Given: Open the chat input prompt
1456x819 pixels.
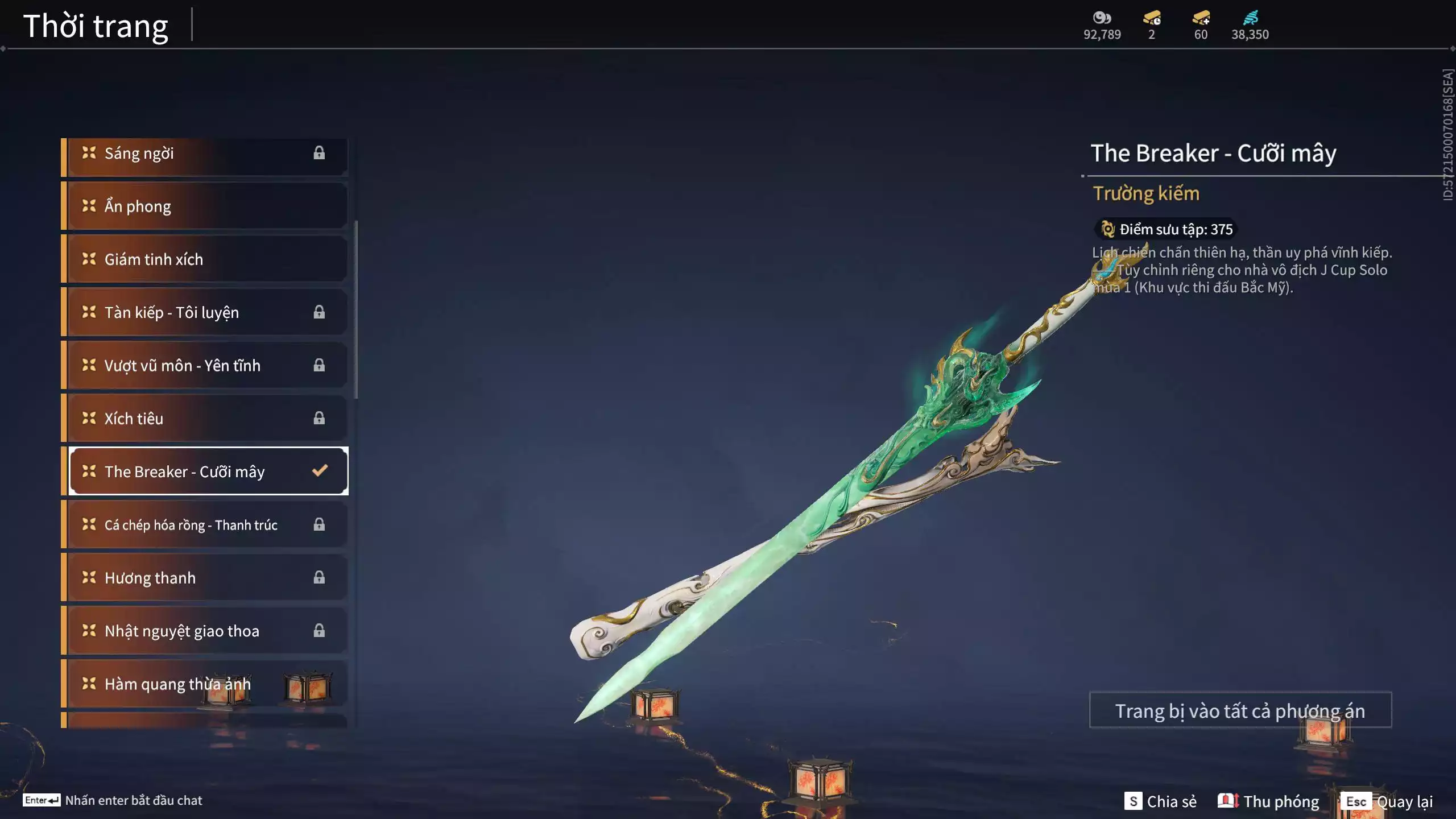Looking at the screenshot, I should point(113,800).
